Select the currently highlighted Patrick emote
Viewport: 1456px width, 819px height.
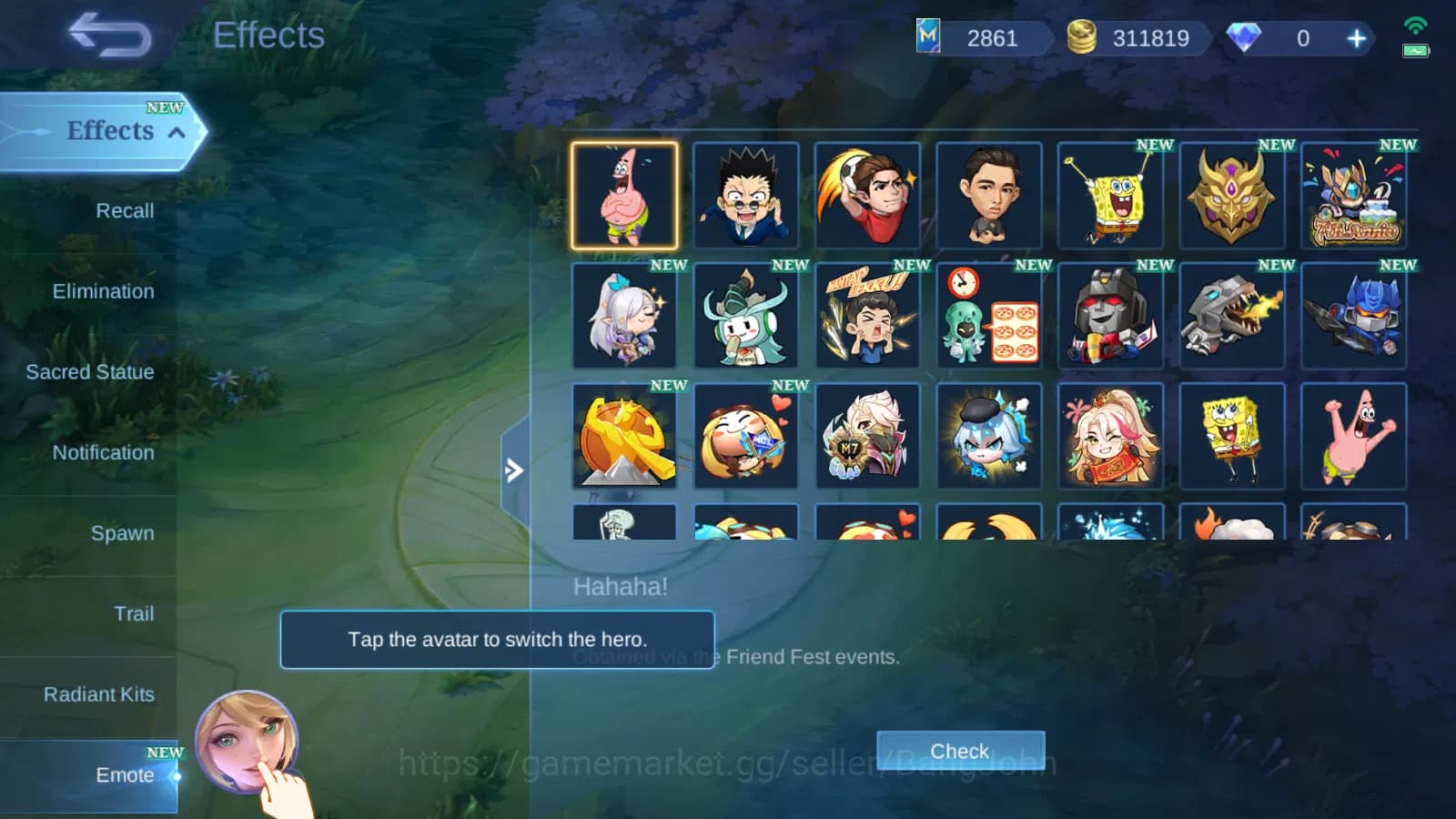pos(623,196)
